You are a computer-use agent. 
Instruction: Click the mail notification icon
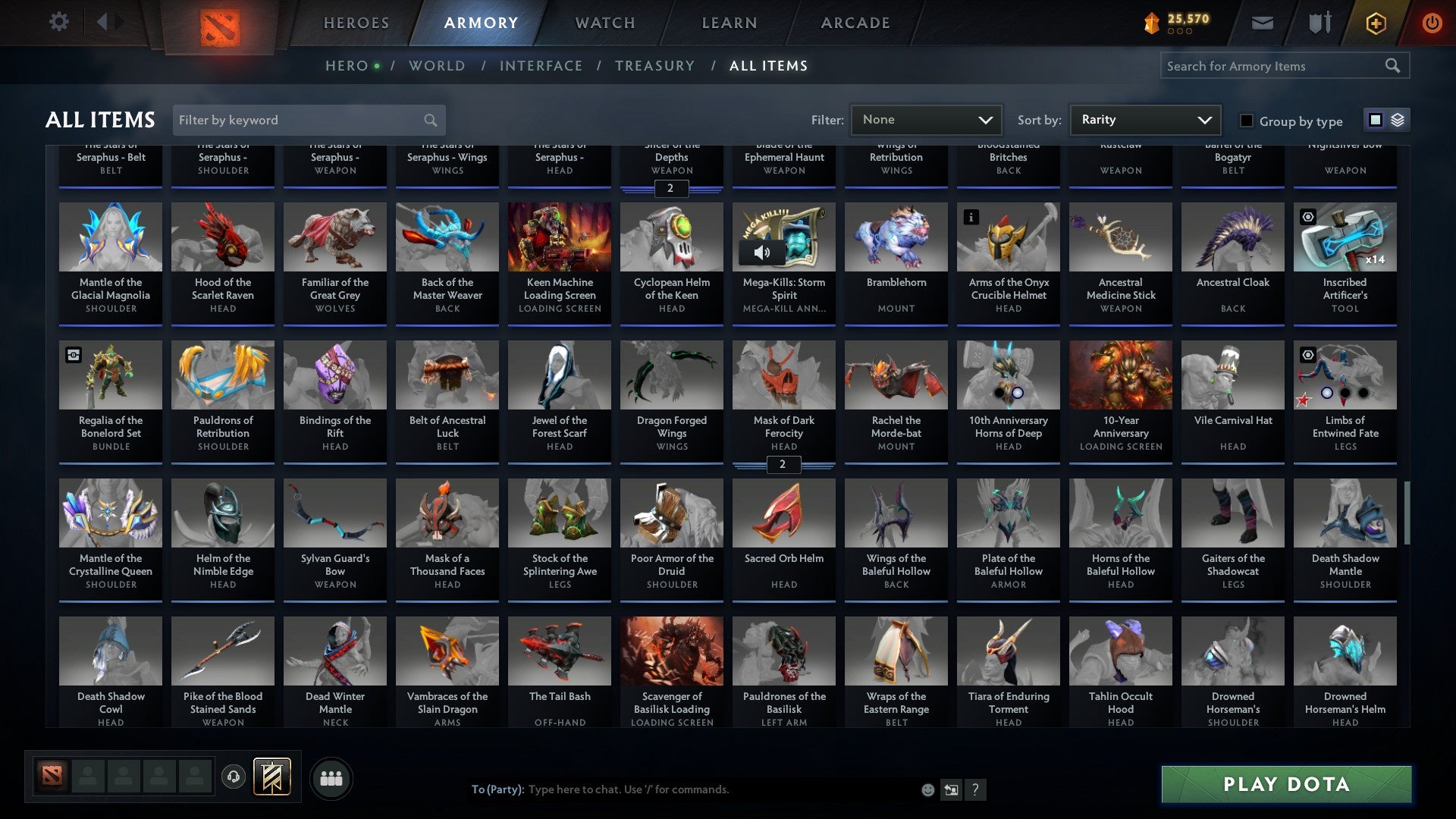(x=1262, y=23)
